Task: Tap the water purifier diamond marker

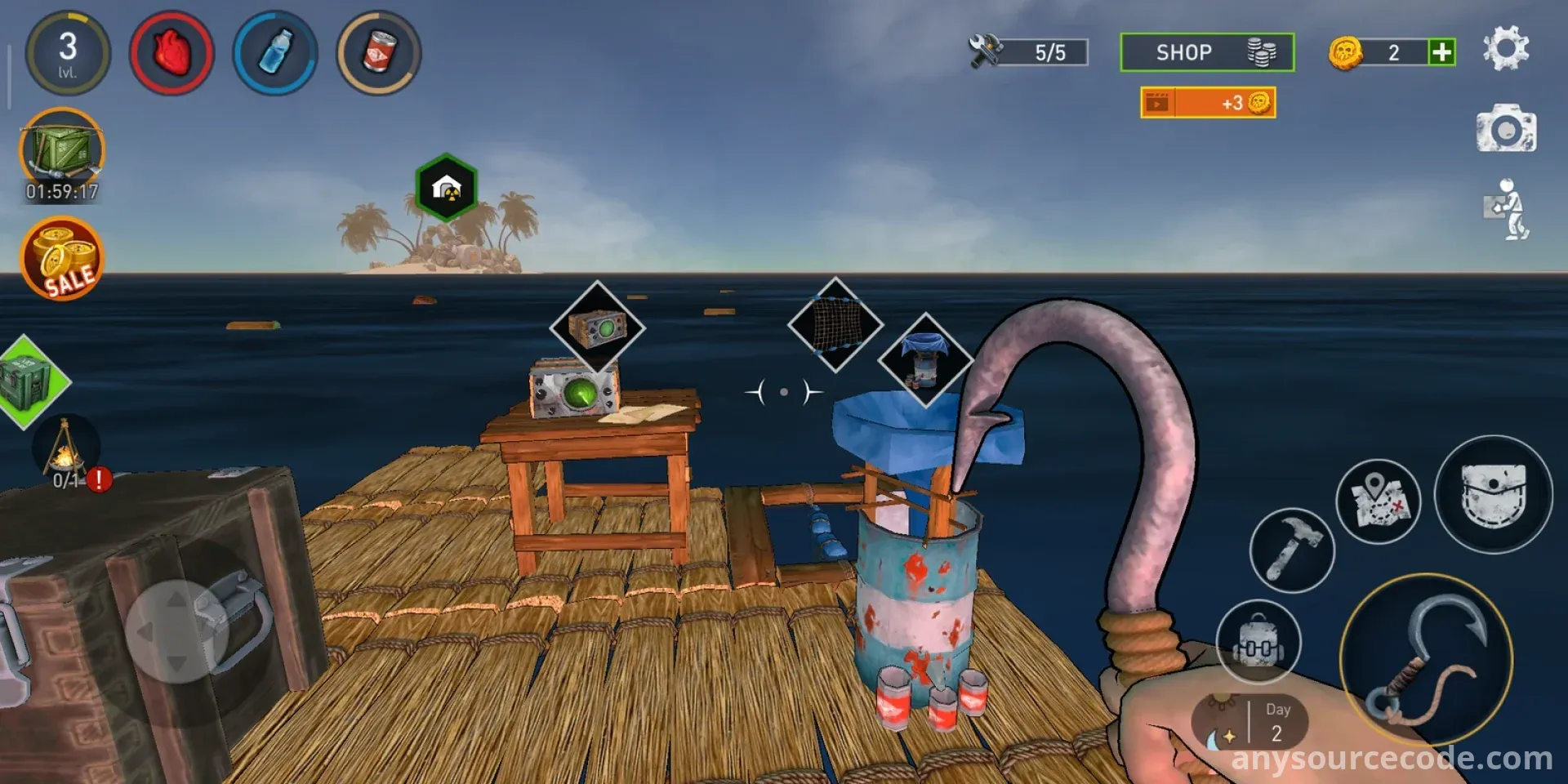Action: click(x=925, y=359)
